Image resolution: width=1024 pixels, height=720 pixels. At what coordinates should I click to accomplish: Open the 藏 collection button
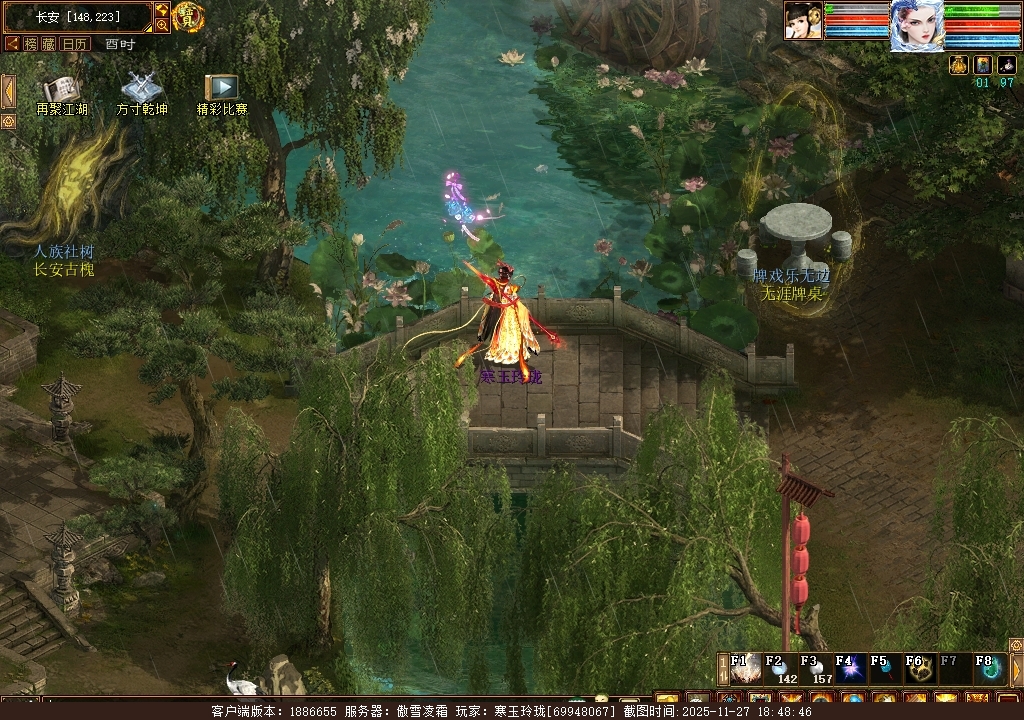pos(49,44)
